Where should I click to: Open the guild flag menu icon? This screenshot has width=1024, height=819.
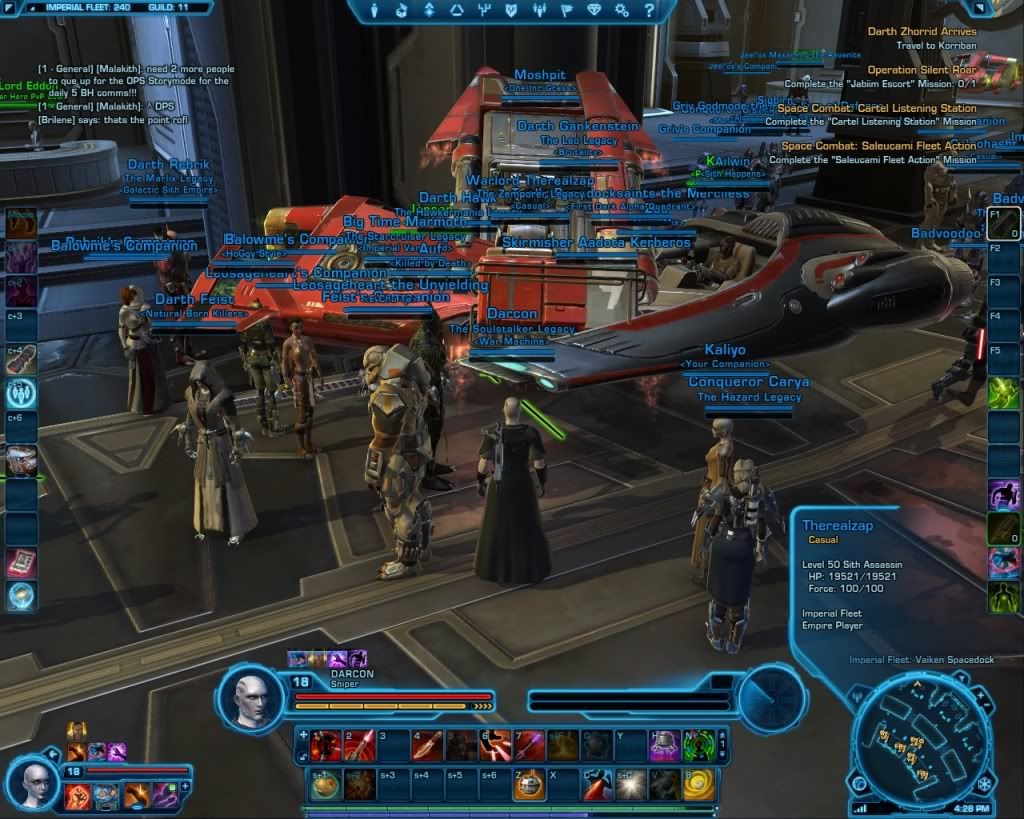pos(569,11)
